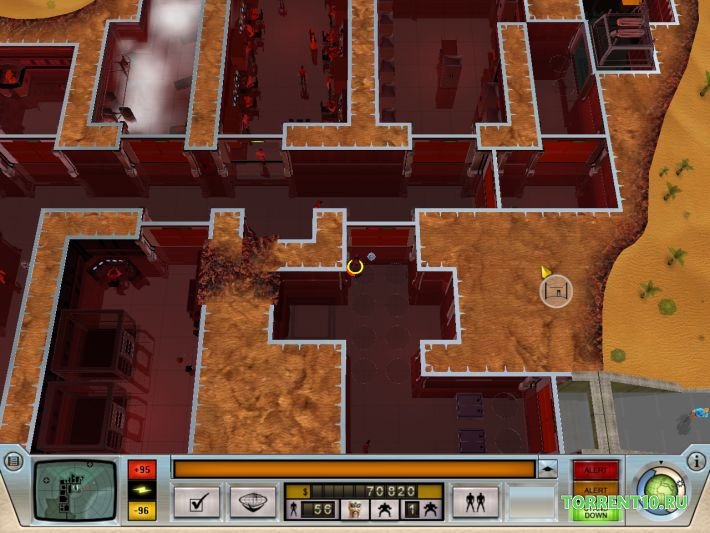Click the blank silver panel button
Viewport: 710px width, 533px height.
point(531,501)
